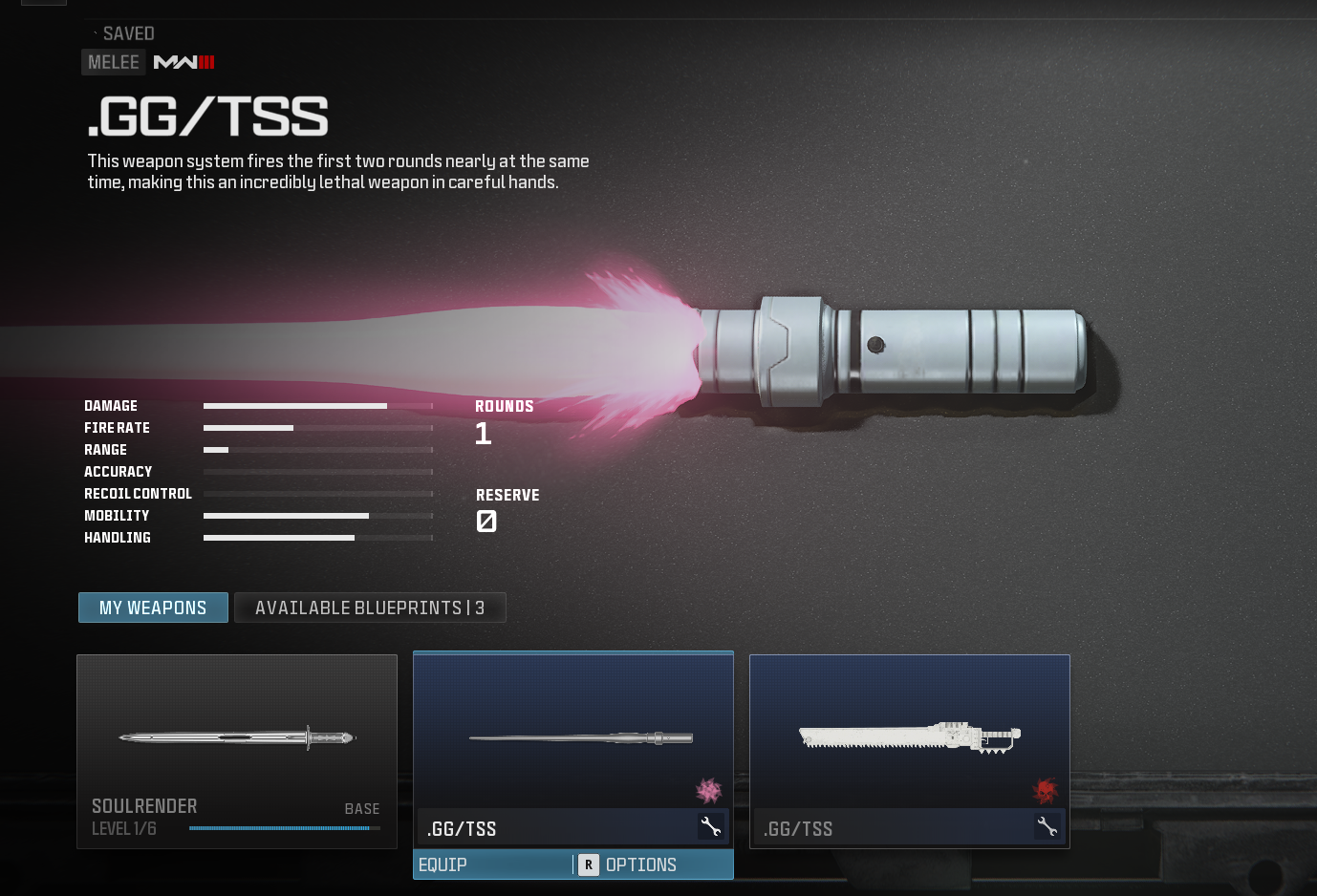Image resolution: width=1317 pixels, height=896 pixels.
Task: Click the wrench icon on the highlighted blueprint
Action: tap(710, 827)
